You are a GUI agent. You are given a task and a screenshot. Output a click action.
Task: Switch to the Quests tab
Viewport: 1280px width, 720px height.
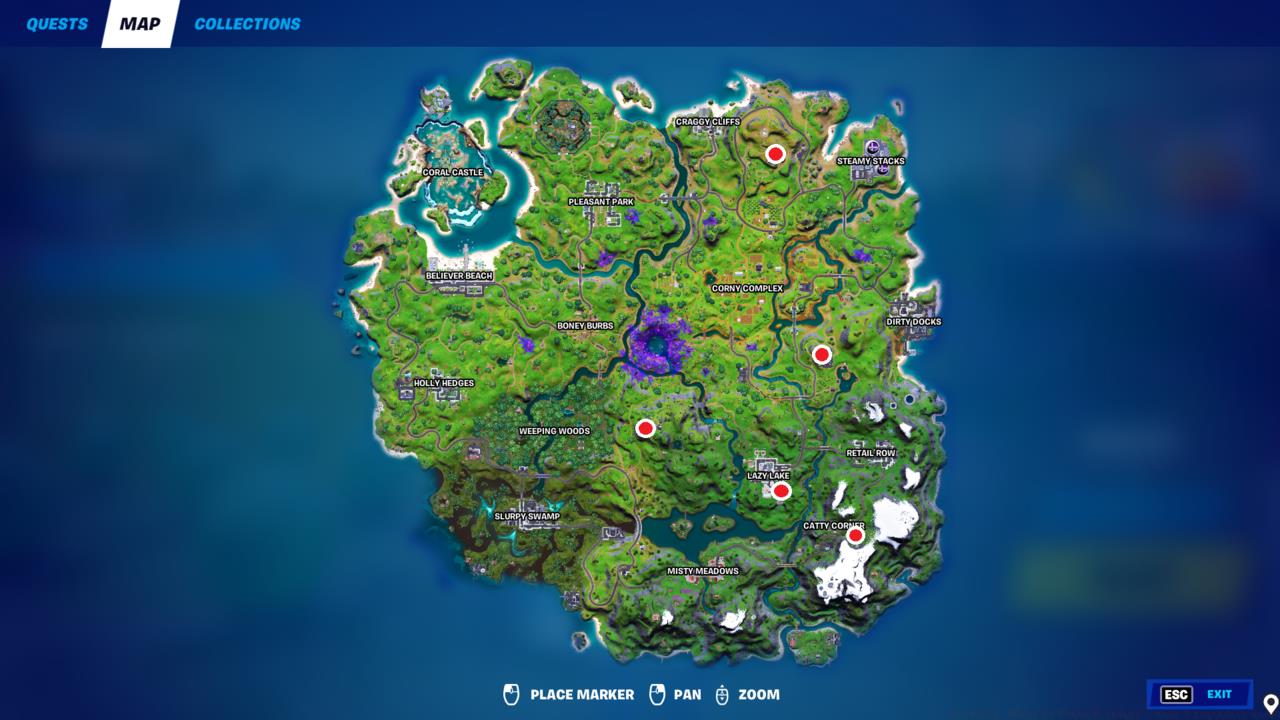coord(55,23)
